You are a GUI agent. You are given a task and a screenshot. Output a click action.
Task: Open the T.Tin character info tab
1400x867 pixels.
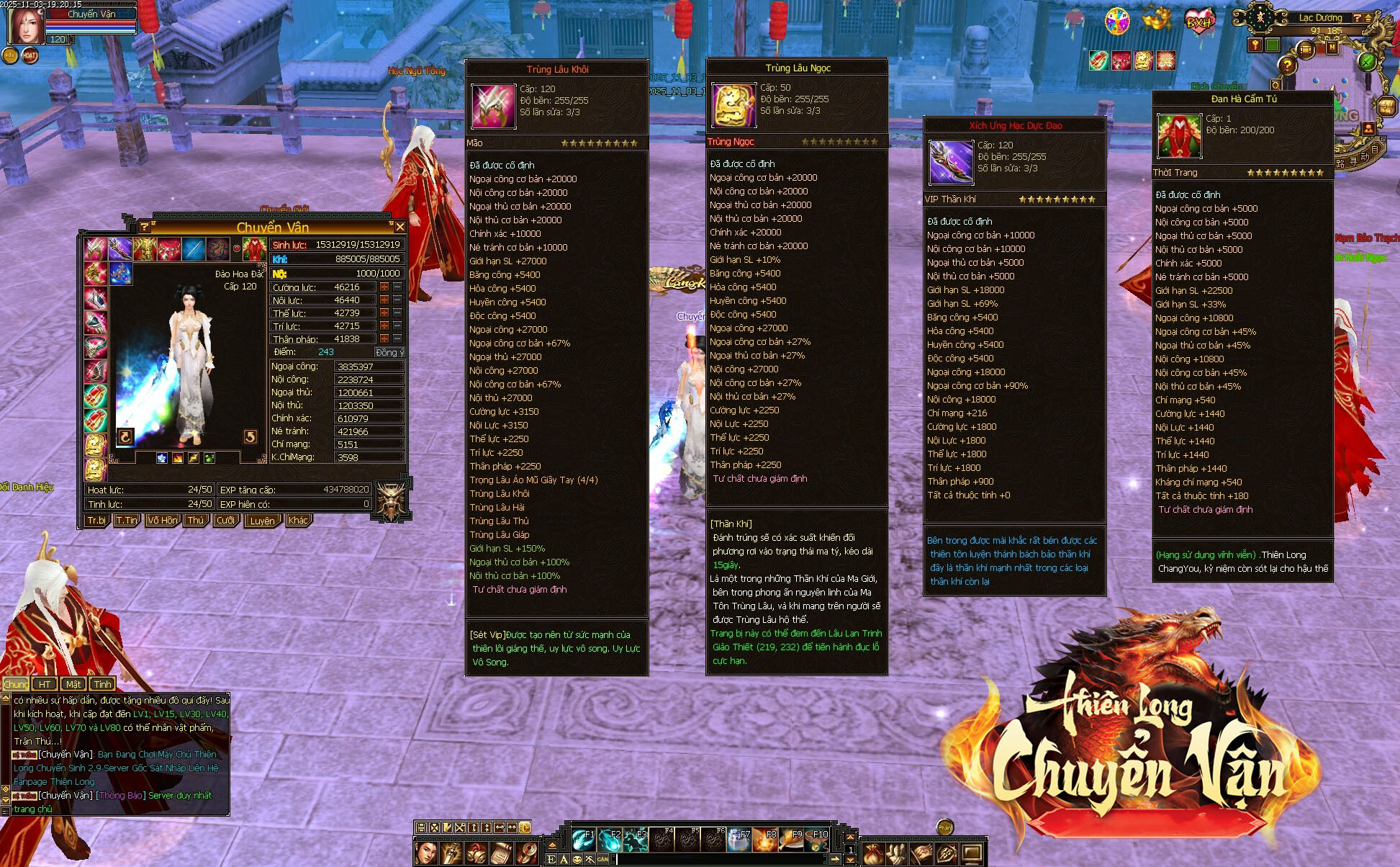(127, 520)
